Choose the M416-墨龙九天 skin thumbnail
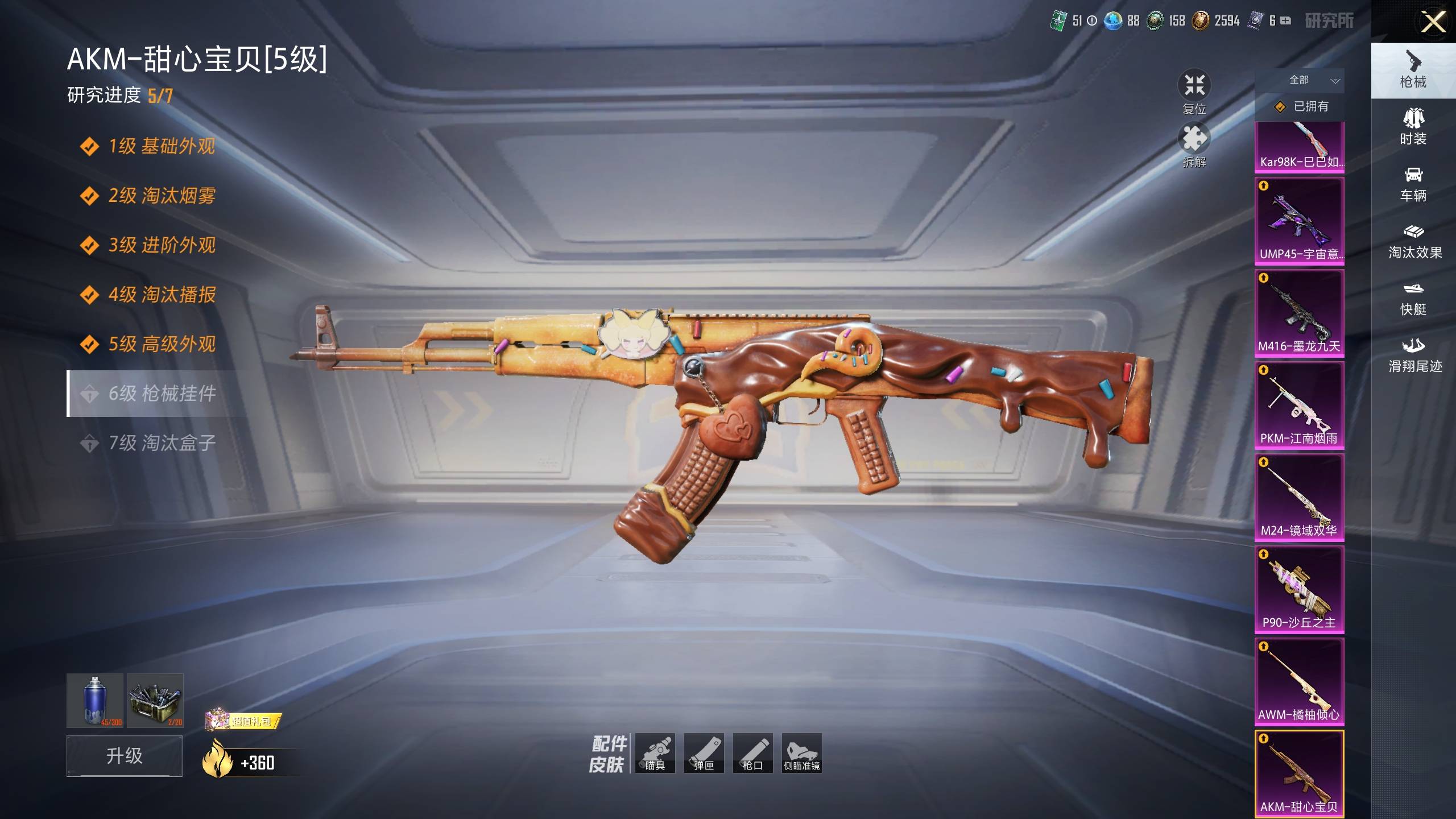Image resolution: width=1456 pixels, height=819 pixels. point(1300,313)
